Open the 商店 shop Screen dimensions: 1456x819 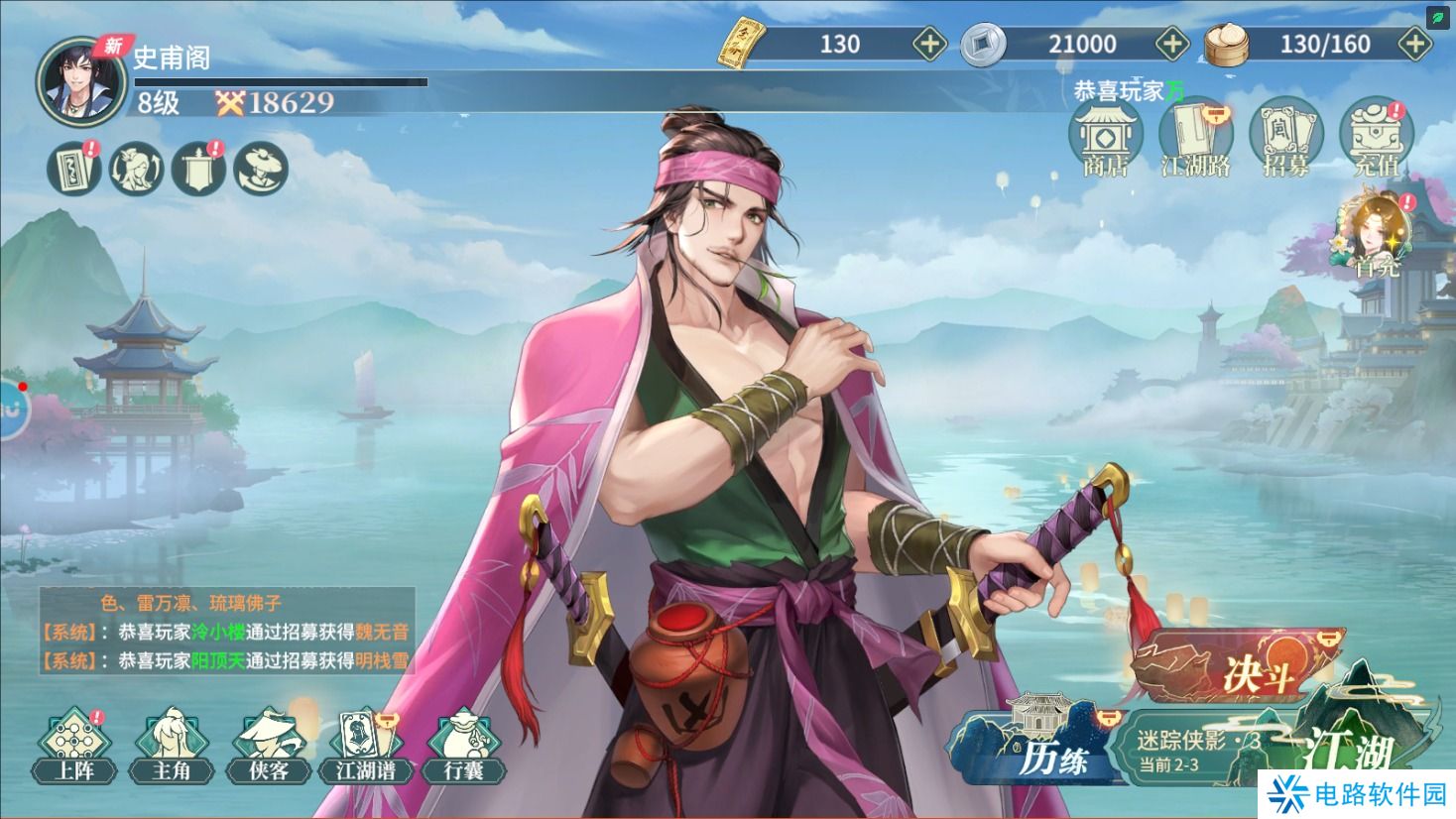point(1105,140)
